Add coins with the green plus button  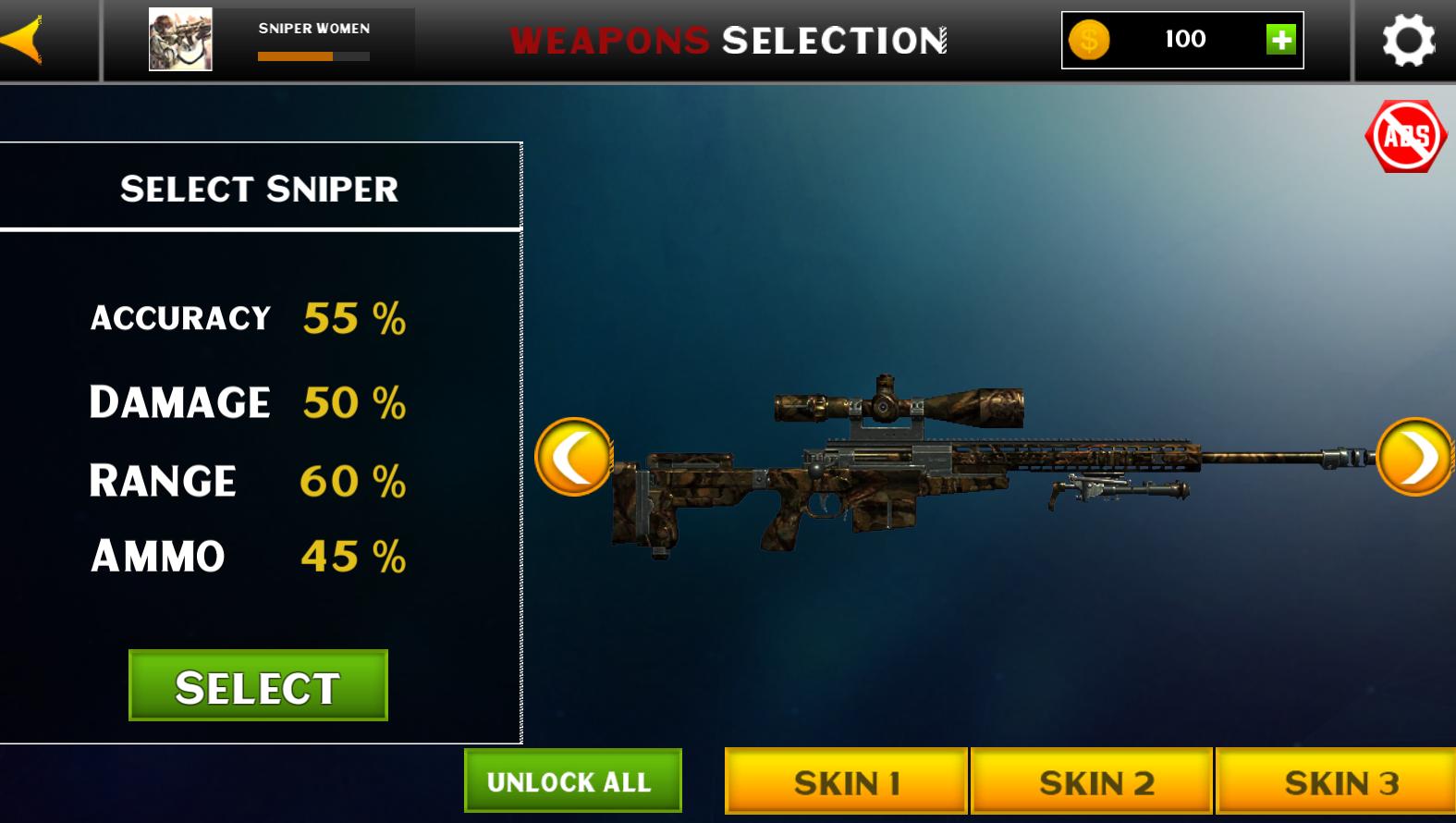click(1280, 40)
